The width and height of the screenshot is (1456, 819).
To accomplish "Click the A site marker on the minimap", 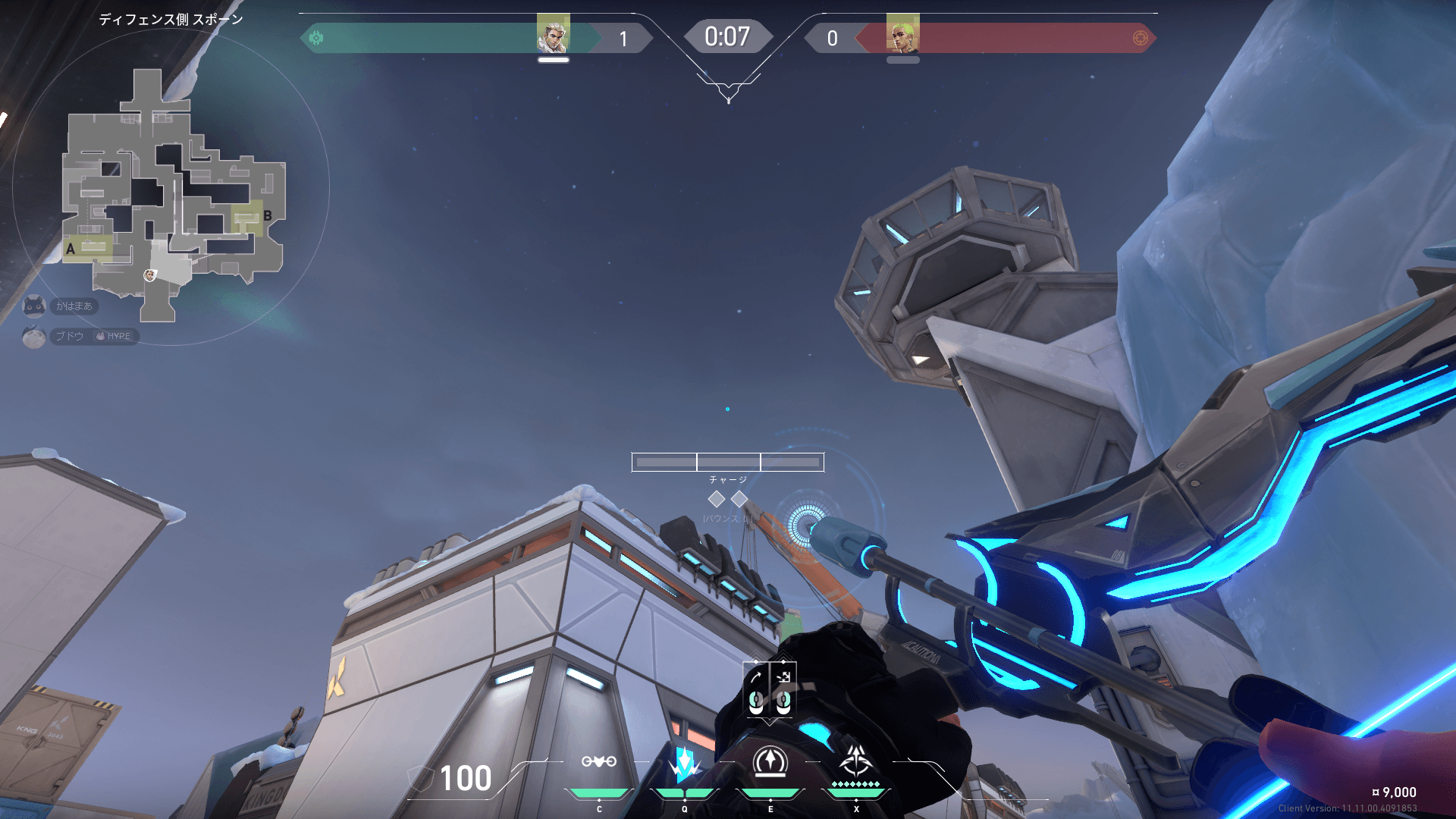I will [x=71, y=249].
